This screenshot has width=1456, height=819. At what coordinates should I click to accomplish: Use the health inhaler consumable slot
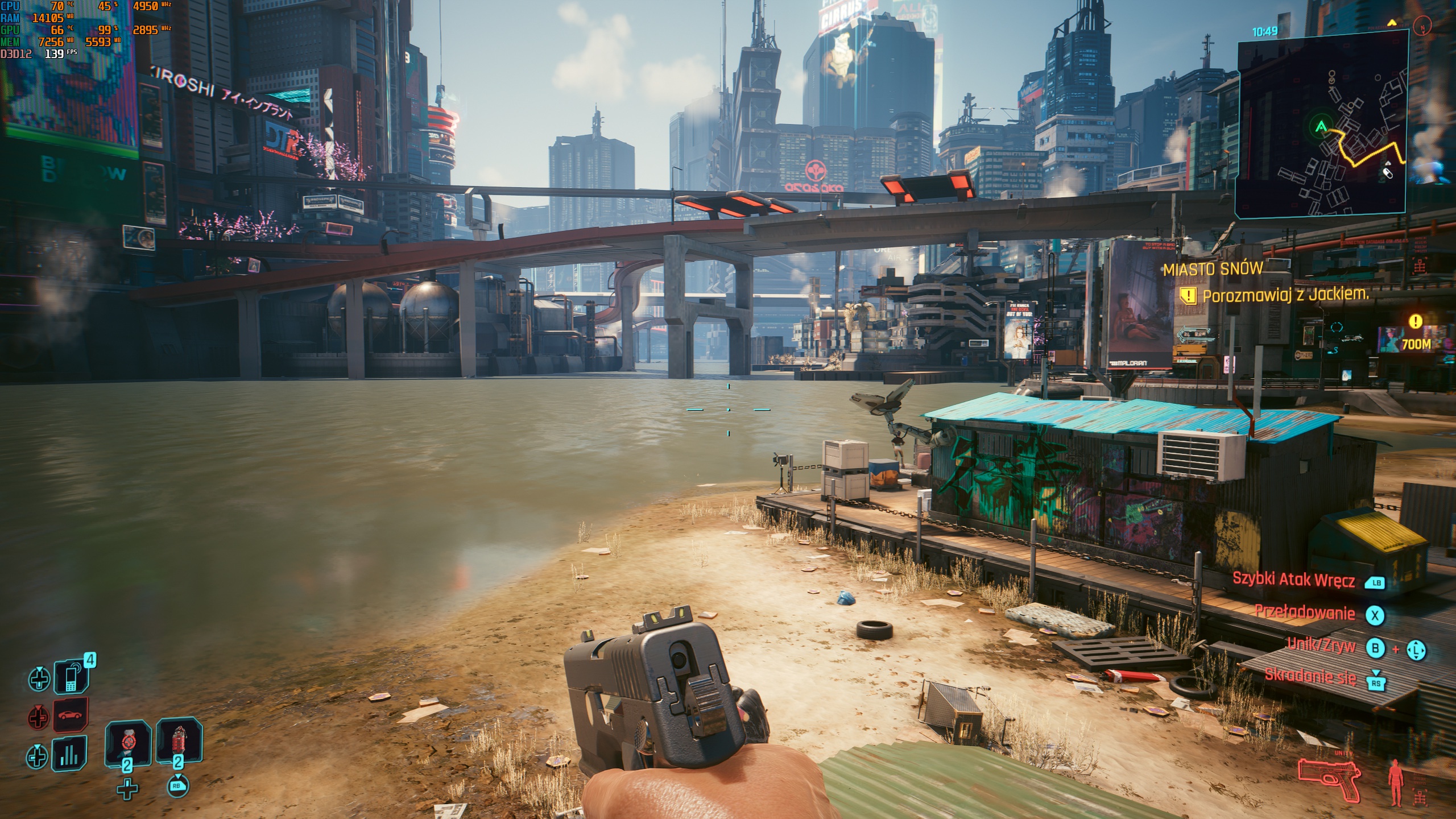[129, 743]
